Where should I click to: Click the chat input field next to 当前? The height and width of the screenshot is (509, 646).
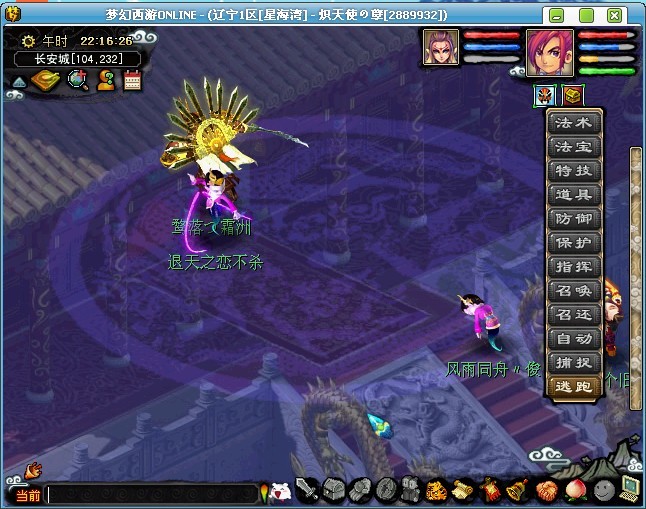150,494
